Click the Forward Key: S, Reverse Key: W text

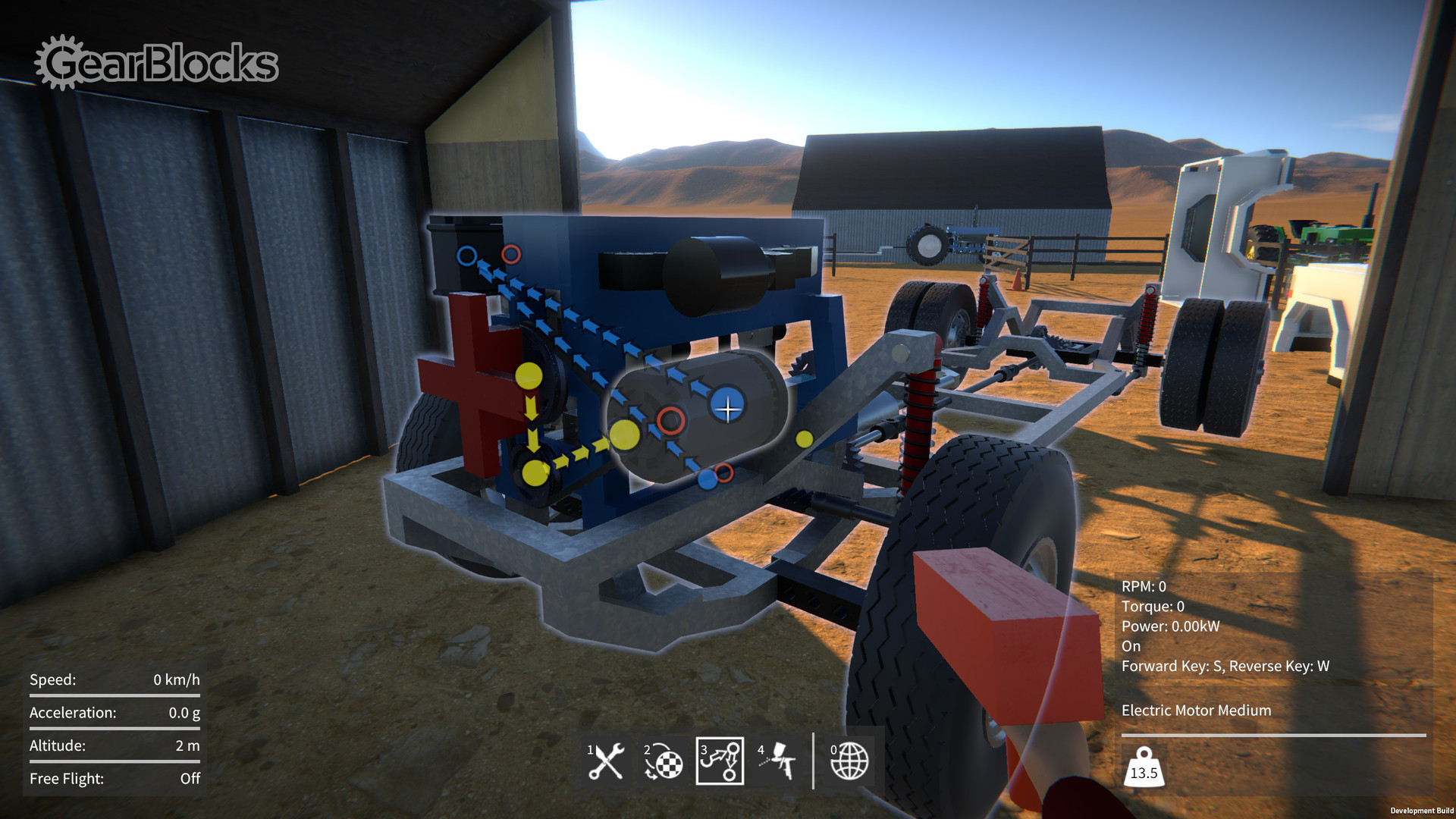click(1225, 667)
